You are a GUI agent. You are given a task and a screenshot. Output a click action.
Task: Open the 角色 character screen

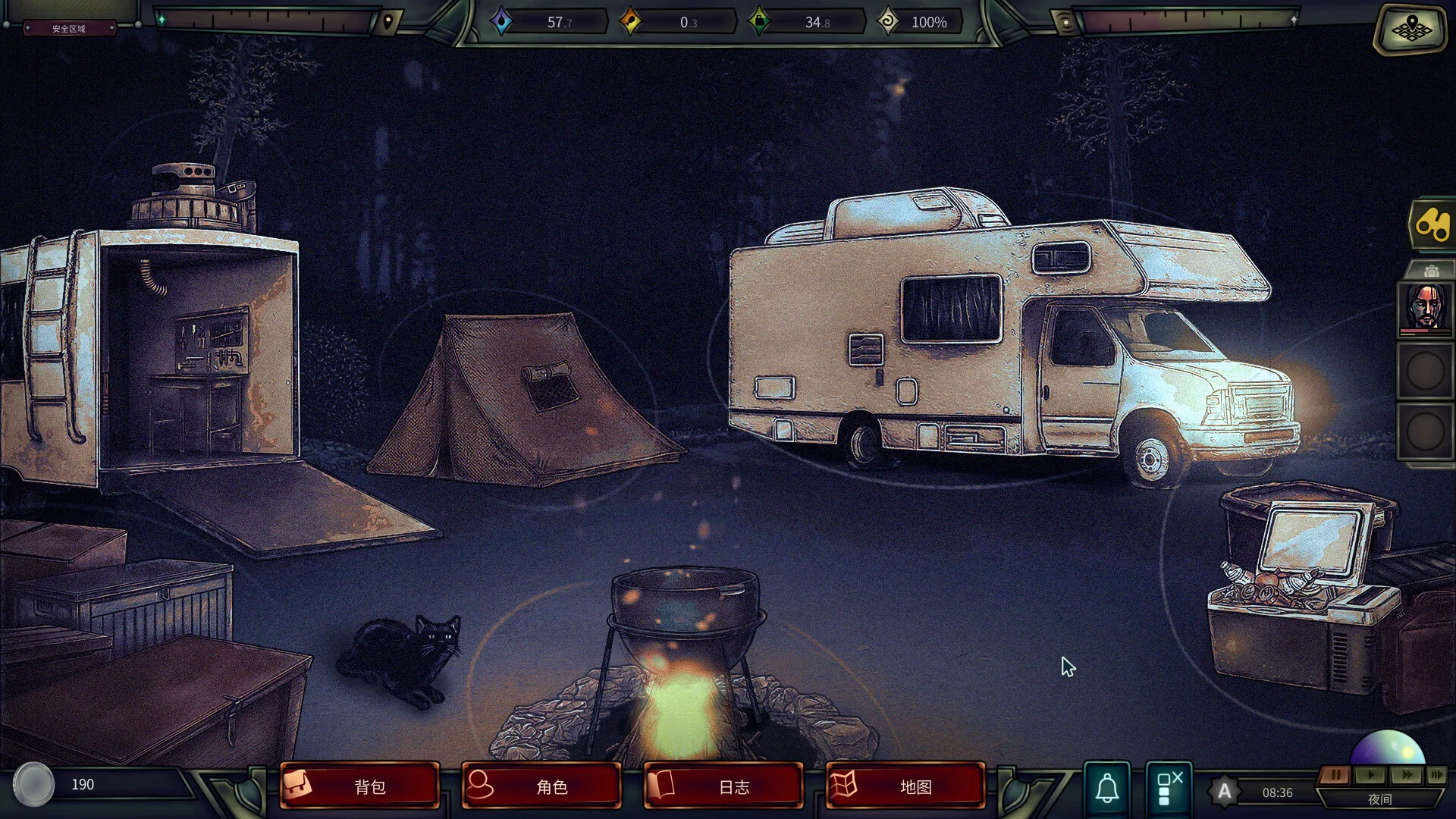tap(540, 786)
